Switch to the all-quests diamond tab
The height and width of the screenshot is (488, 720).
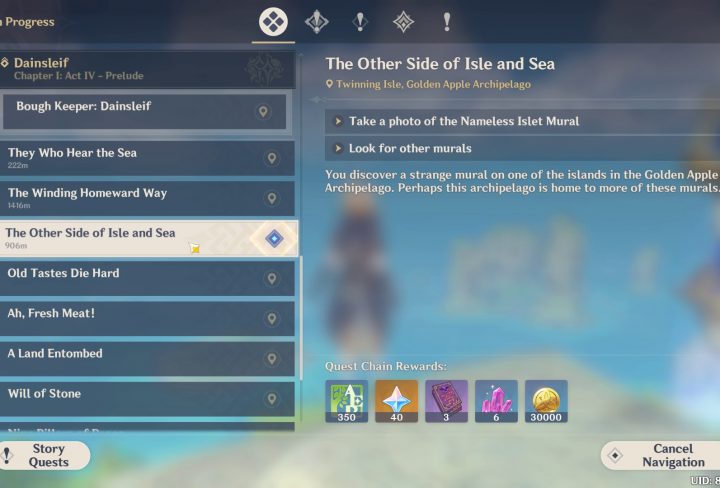[x=273, y=22]
